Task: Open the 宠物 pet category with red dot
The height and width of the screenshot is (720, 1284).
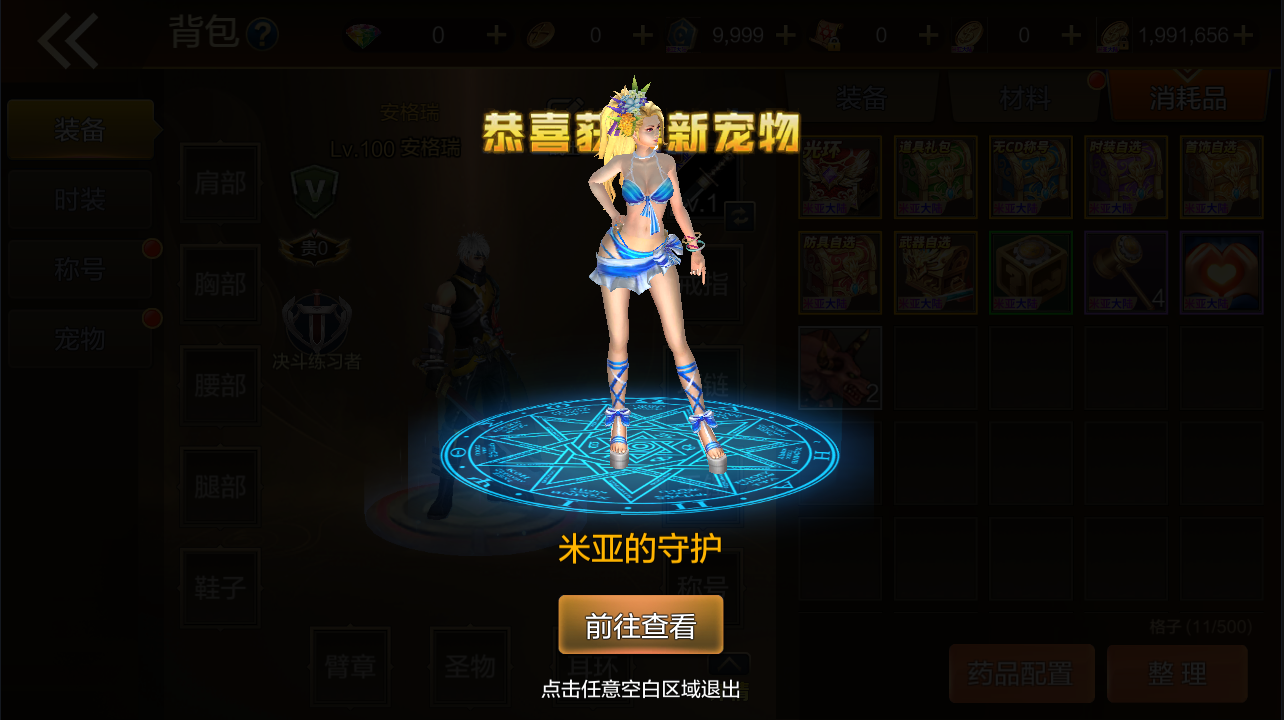Action: click(79, 339)
